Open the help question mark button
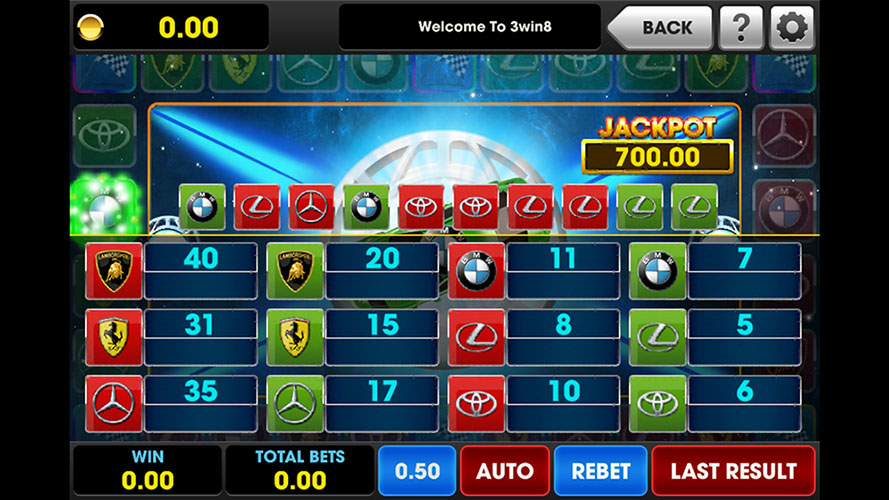The height and width of the screenshot is (500, 889). click(741, 27)
